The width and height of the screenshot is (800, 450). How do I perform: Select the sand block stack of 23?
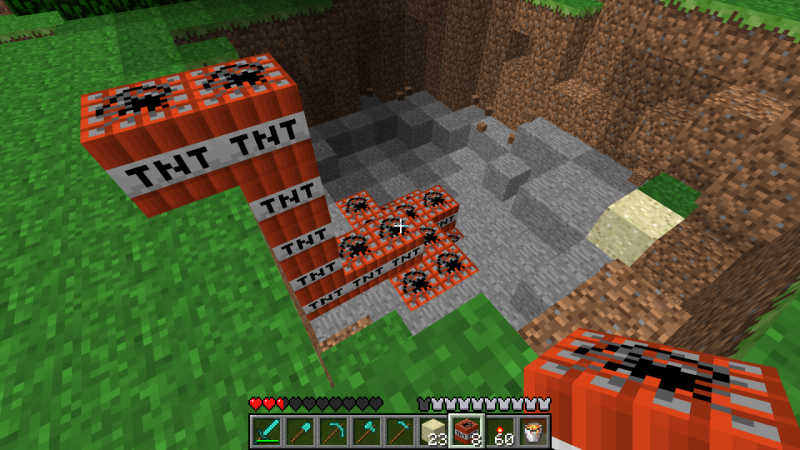click(x=433, y=430)
